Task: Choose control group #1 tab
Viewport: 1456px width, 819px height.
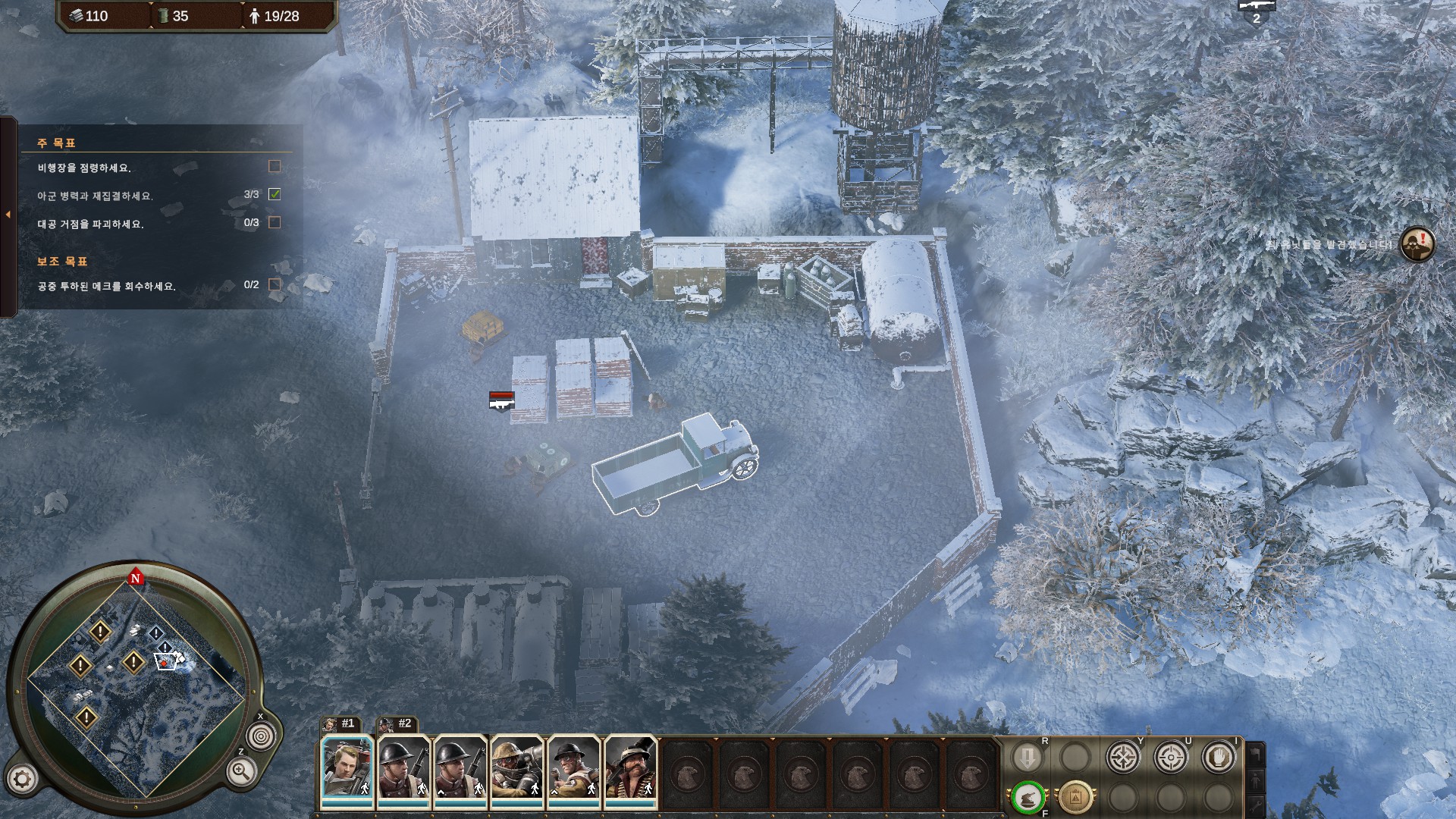Action: pos(340,724)
